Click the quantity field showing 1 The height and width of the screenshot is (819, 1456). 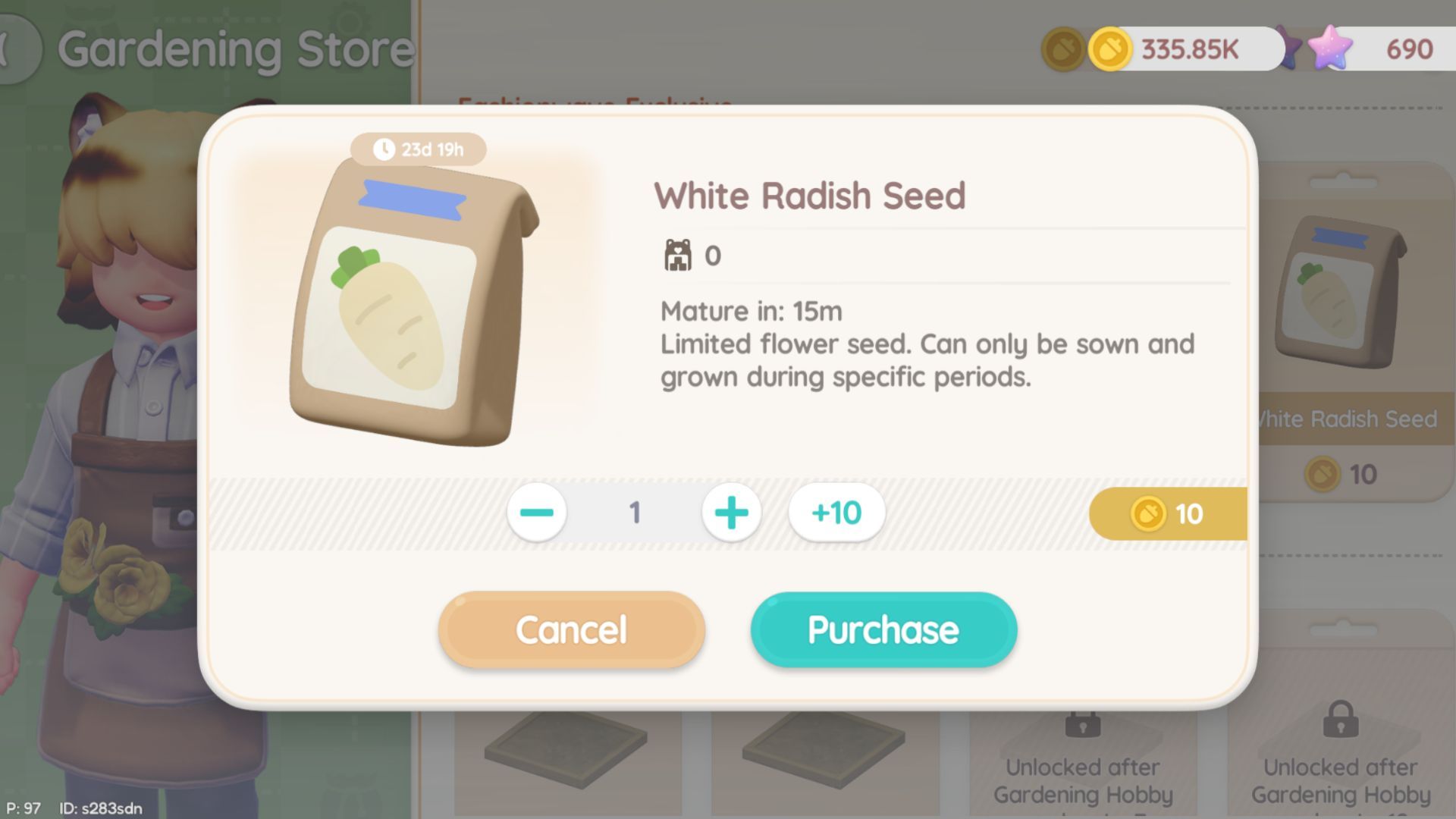tap(634, 513)
